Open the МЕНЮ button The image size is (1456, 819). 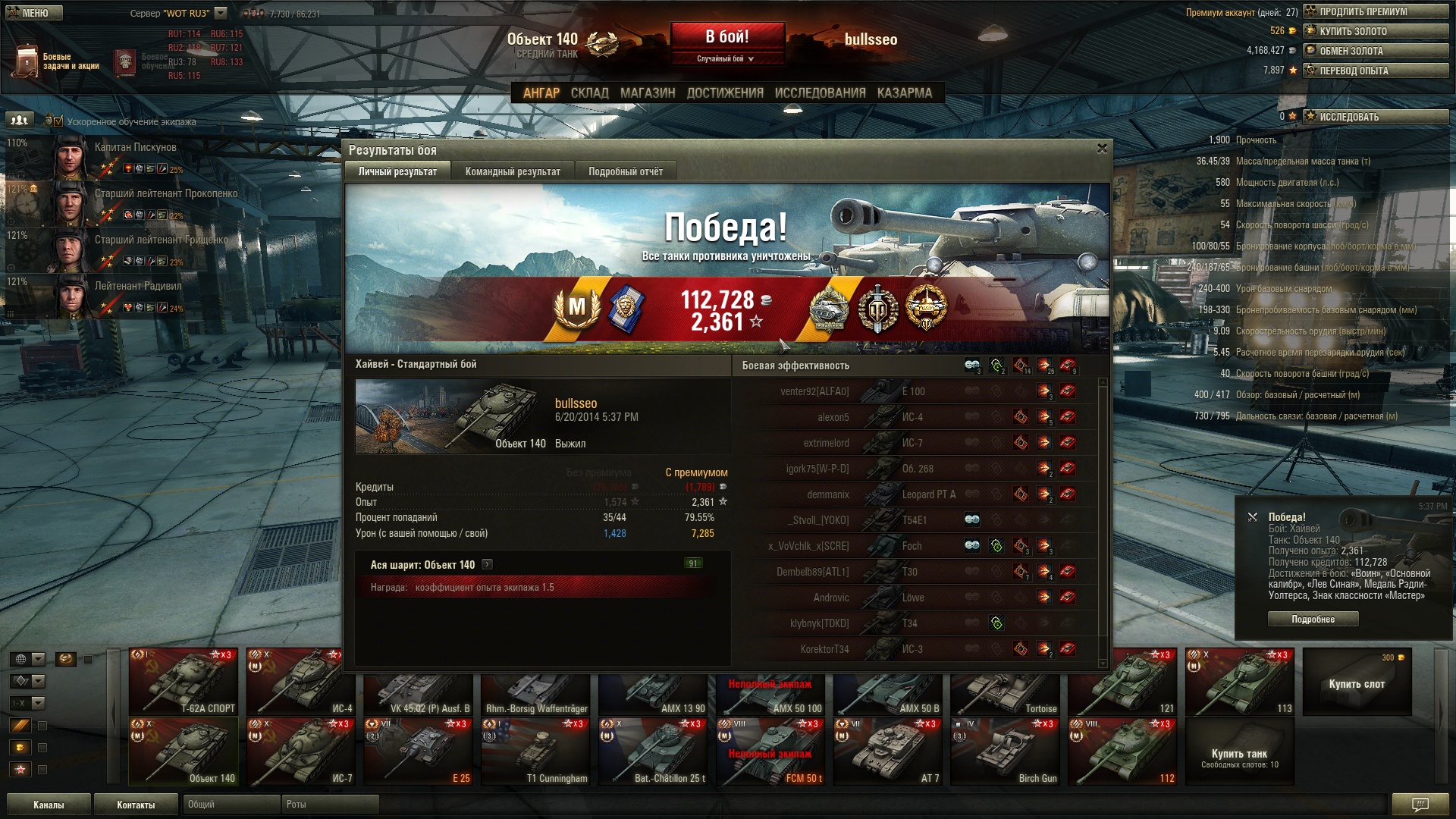(x=35, y=13)
